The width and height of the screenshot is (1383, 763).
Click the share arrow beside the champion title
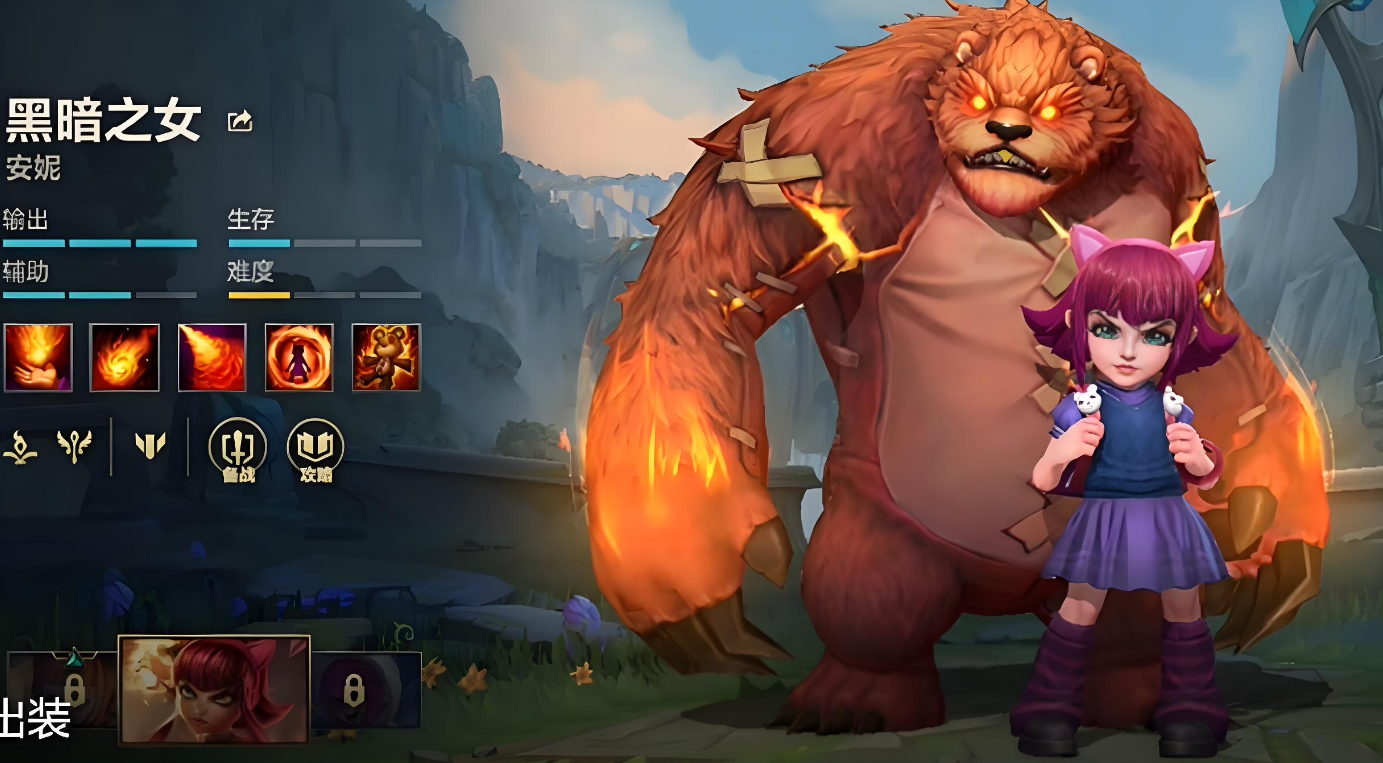[x=240, y=122]
